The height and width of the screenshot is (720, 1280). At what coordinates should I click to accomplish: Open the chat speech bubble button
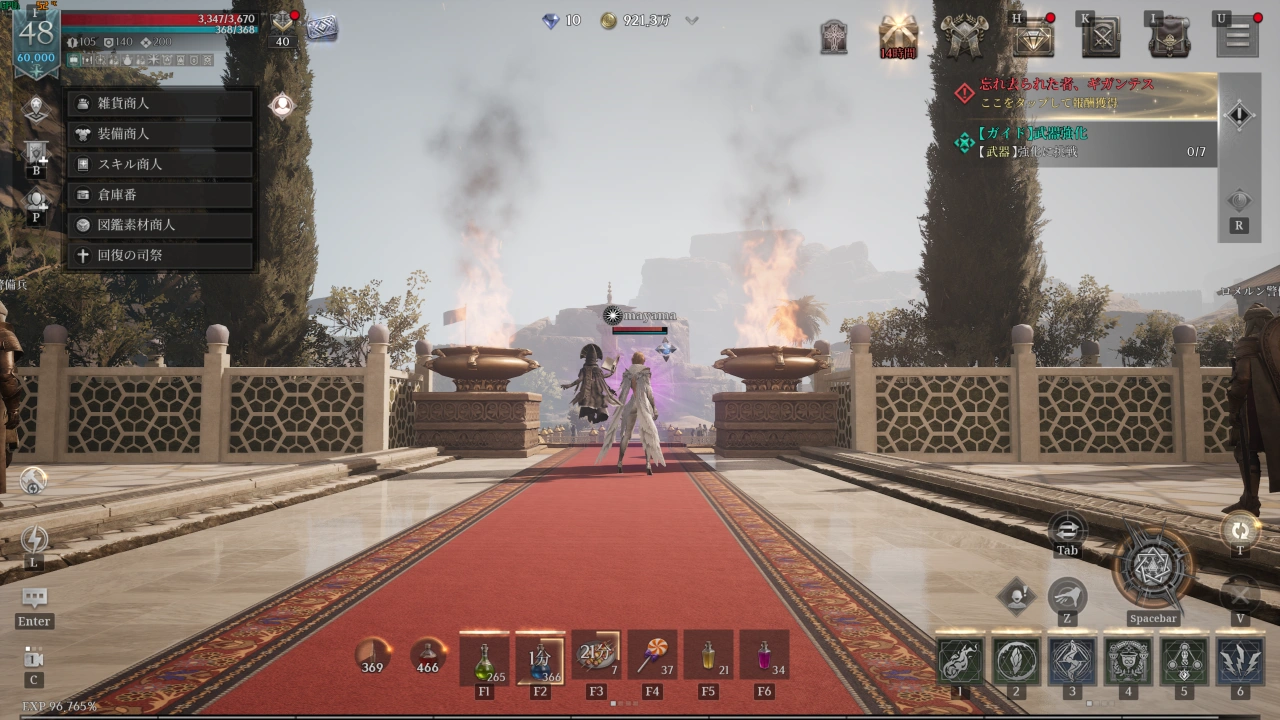pyautogui.click(x=34, y=598)
